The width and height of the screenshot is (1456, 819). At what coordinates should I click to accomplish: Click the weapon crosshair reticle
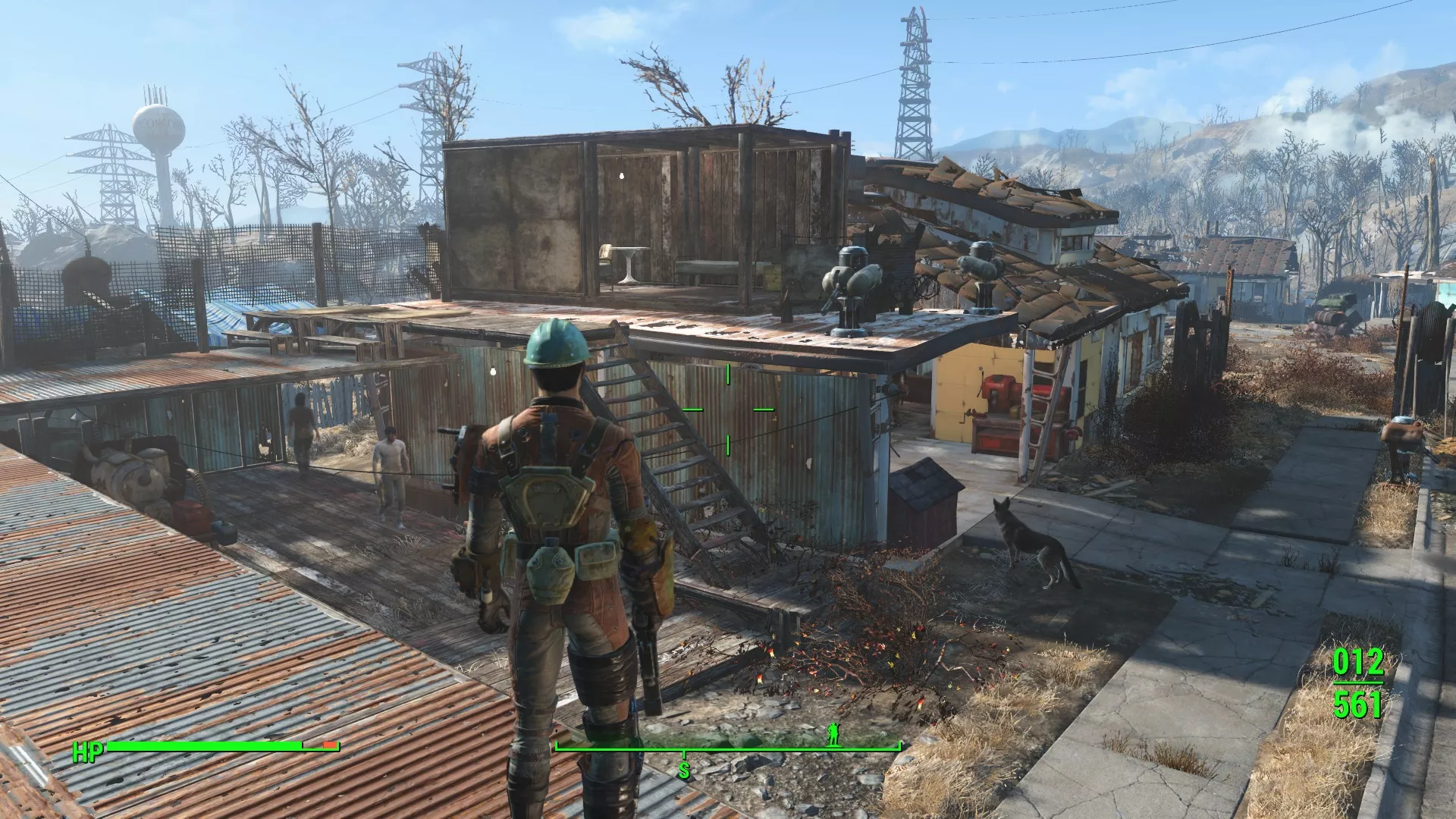tap(726, 409)
